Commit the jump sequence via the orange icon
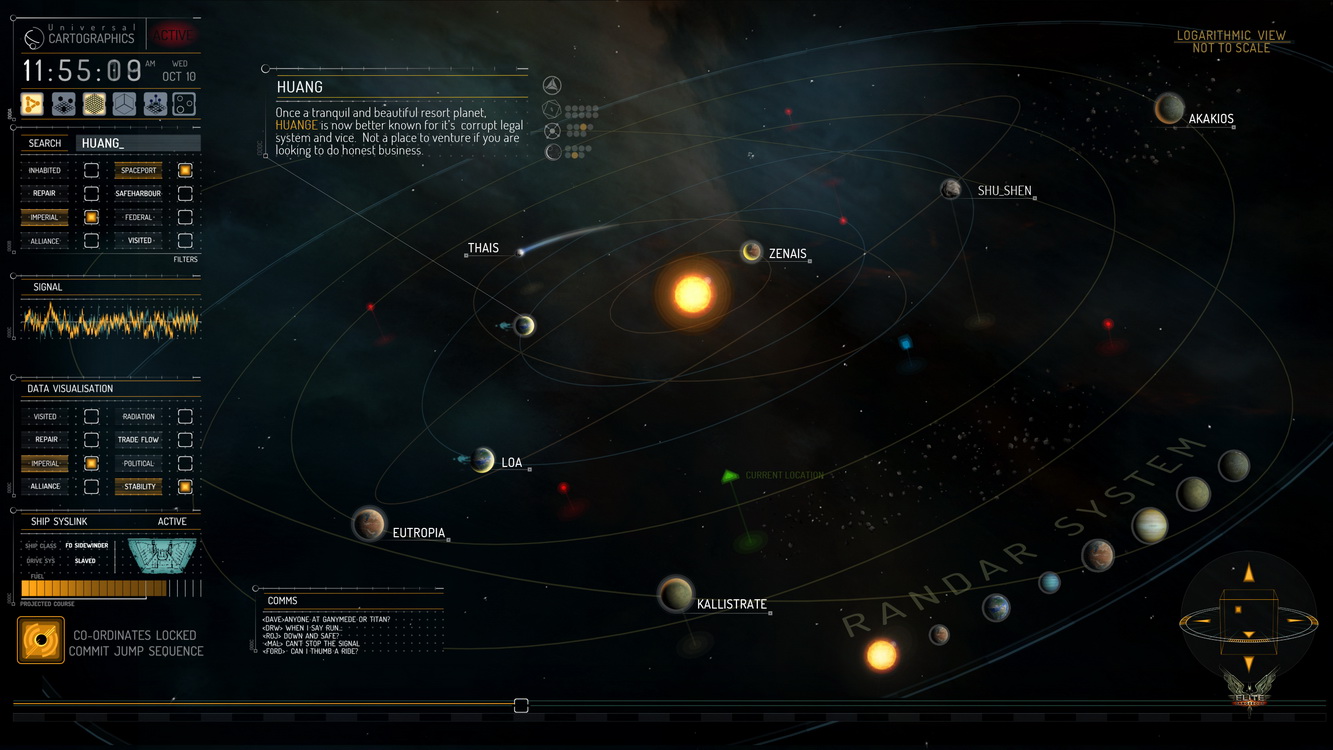This screenshot has height=750, width=1333. pyautogui.click(x=41, y=640)
